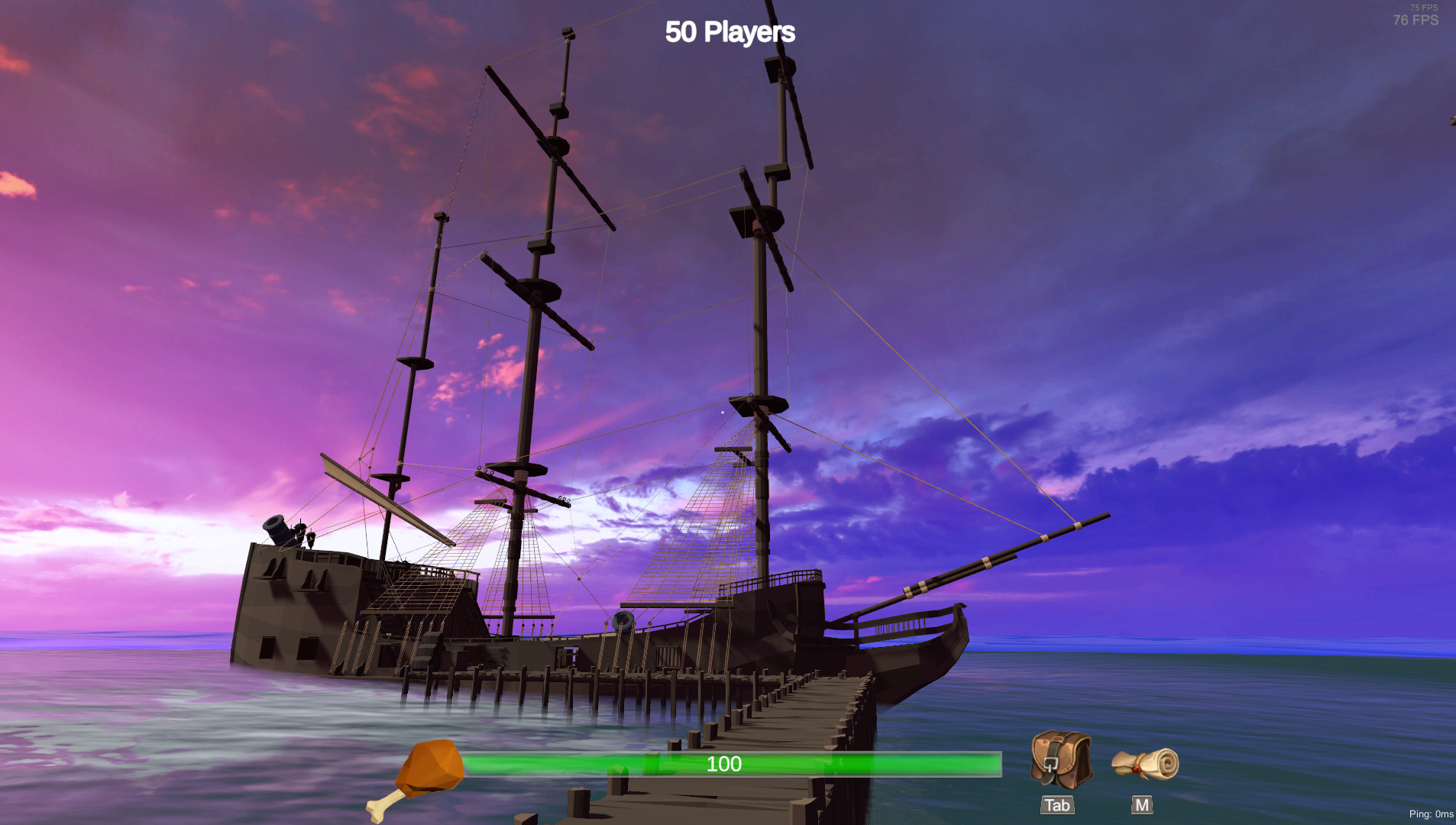Click the Tab keybind label

pos(1056,804)
